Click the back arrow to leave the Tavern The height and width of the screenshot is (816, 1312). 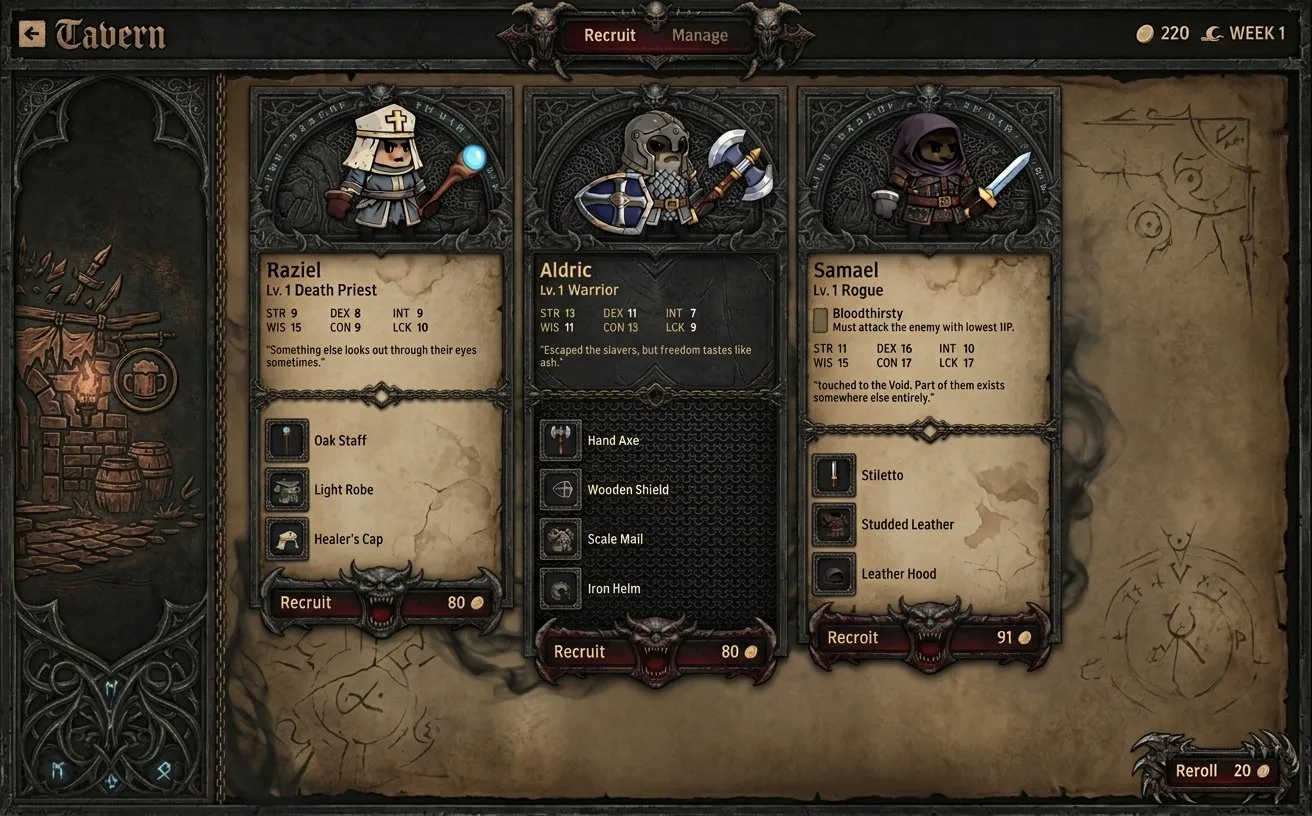[32, 33]
